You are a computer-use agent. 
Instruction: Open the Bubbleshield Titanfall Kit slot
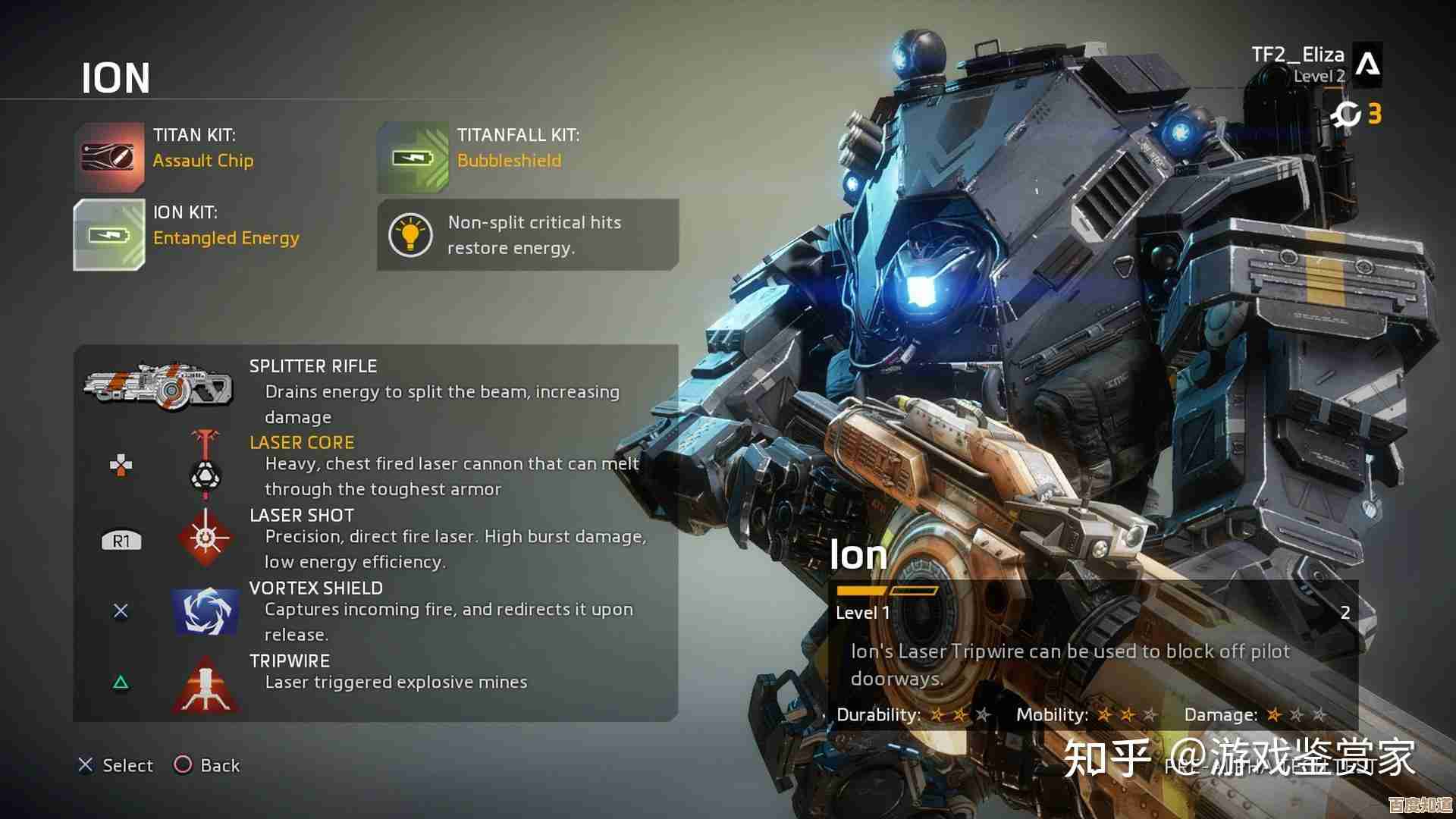click(413, 157)
